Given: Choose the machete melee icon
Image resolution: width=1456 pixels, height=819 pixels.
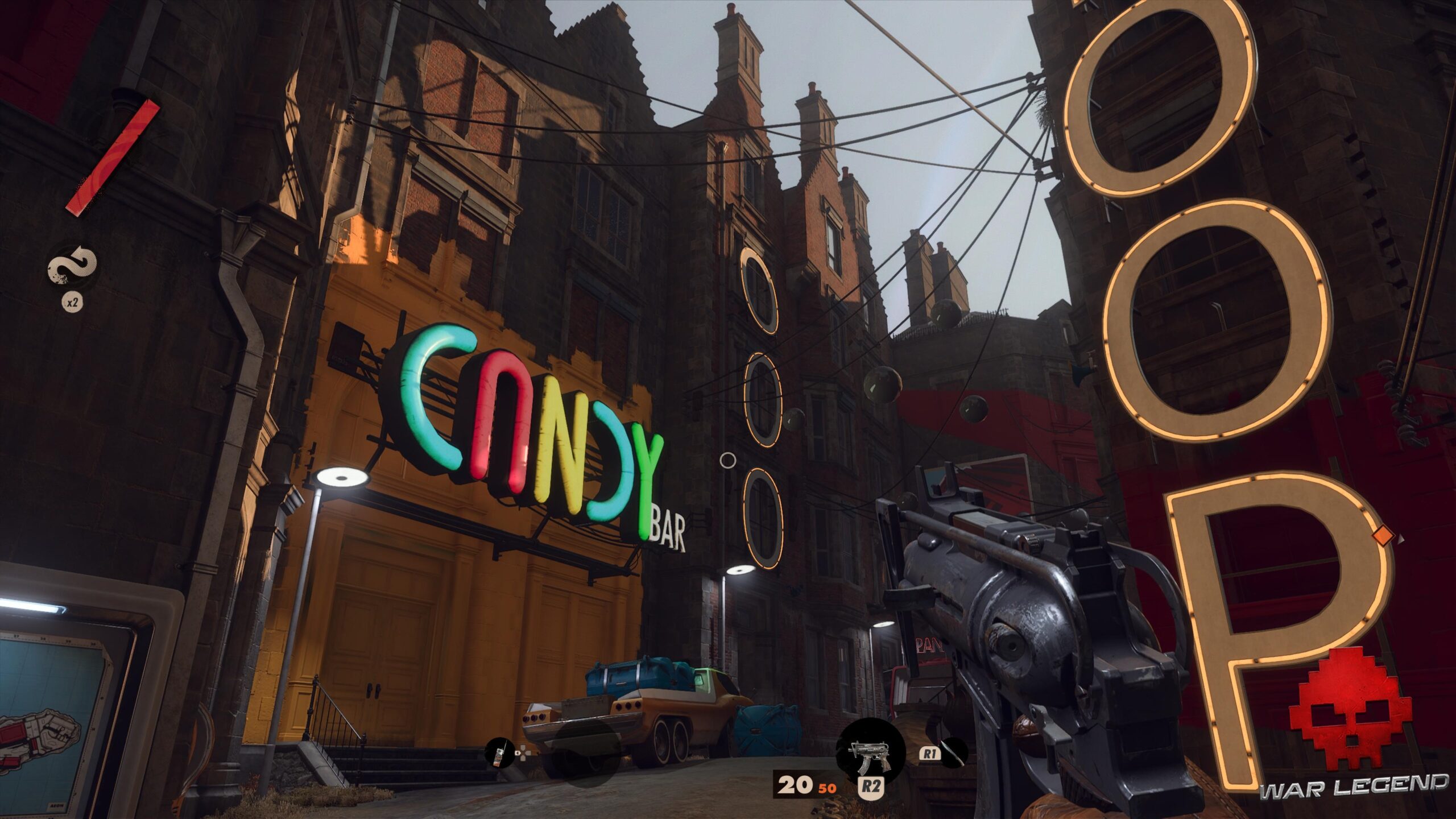Looking at the screenshot, I should [x=955, y=754].
